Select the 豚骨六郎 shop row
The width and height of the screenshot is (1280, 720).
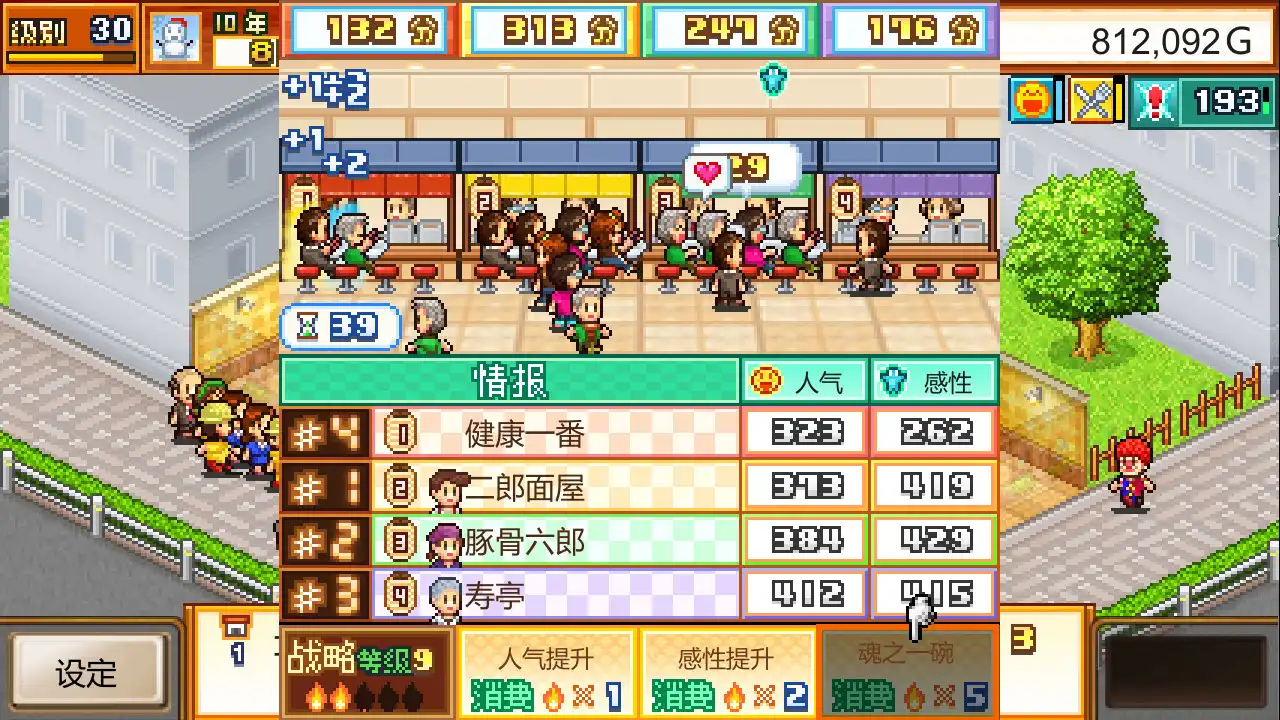[560, 539]
